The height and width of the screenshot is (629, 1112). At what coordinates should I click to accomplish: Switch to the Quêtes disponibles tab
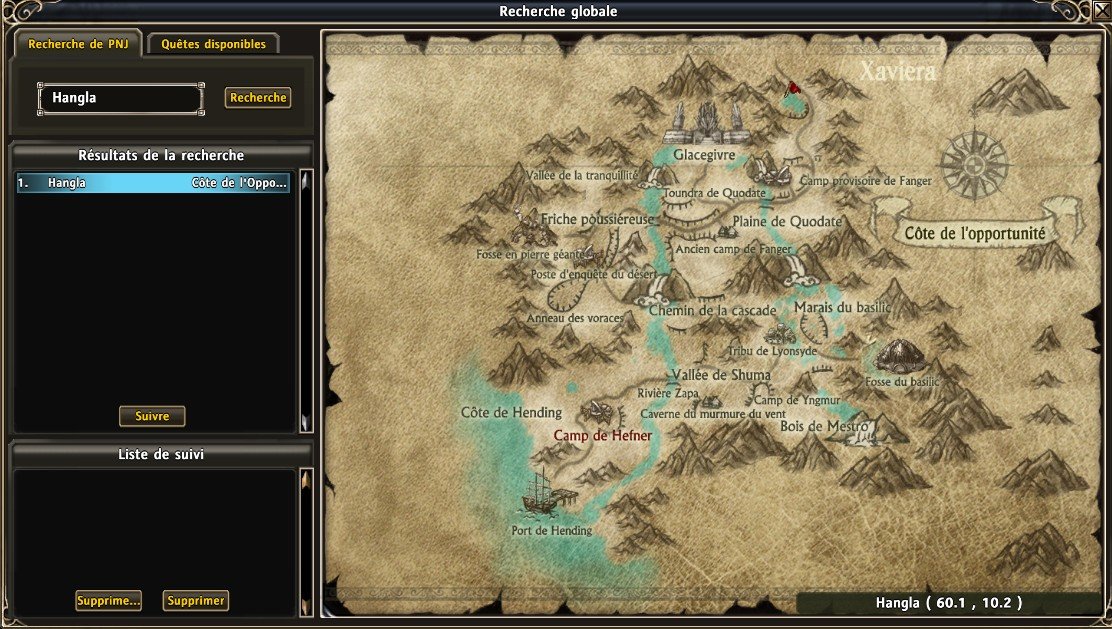coord(213,44)
